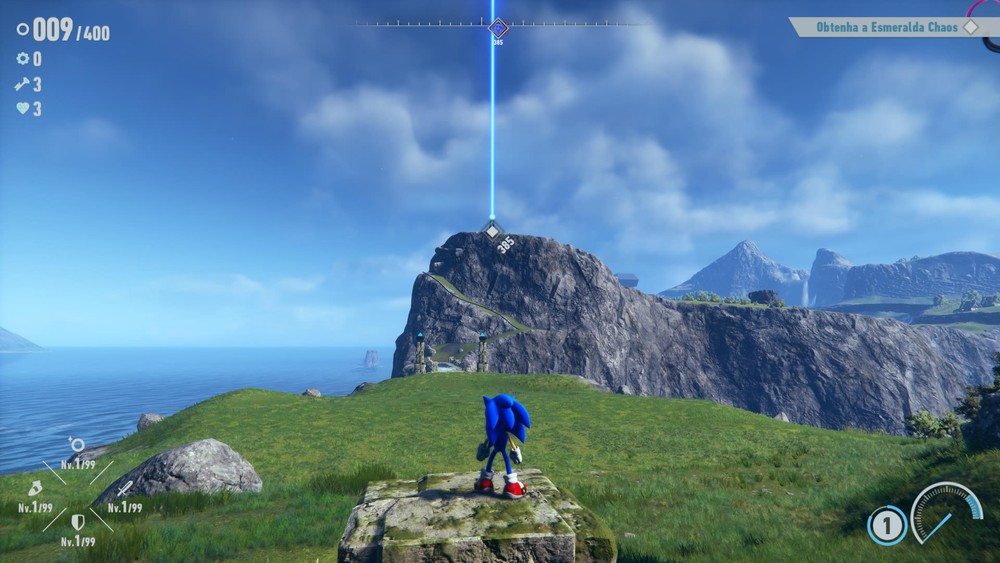Click the sword attack level icon
Viewport: 1000px width, 563px height.
click(x=124, y=489)
